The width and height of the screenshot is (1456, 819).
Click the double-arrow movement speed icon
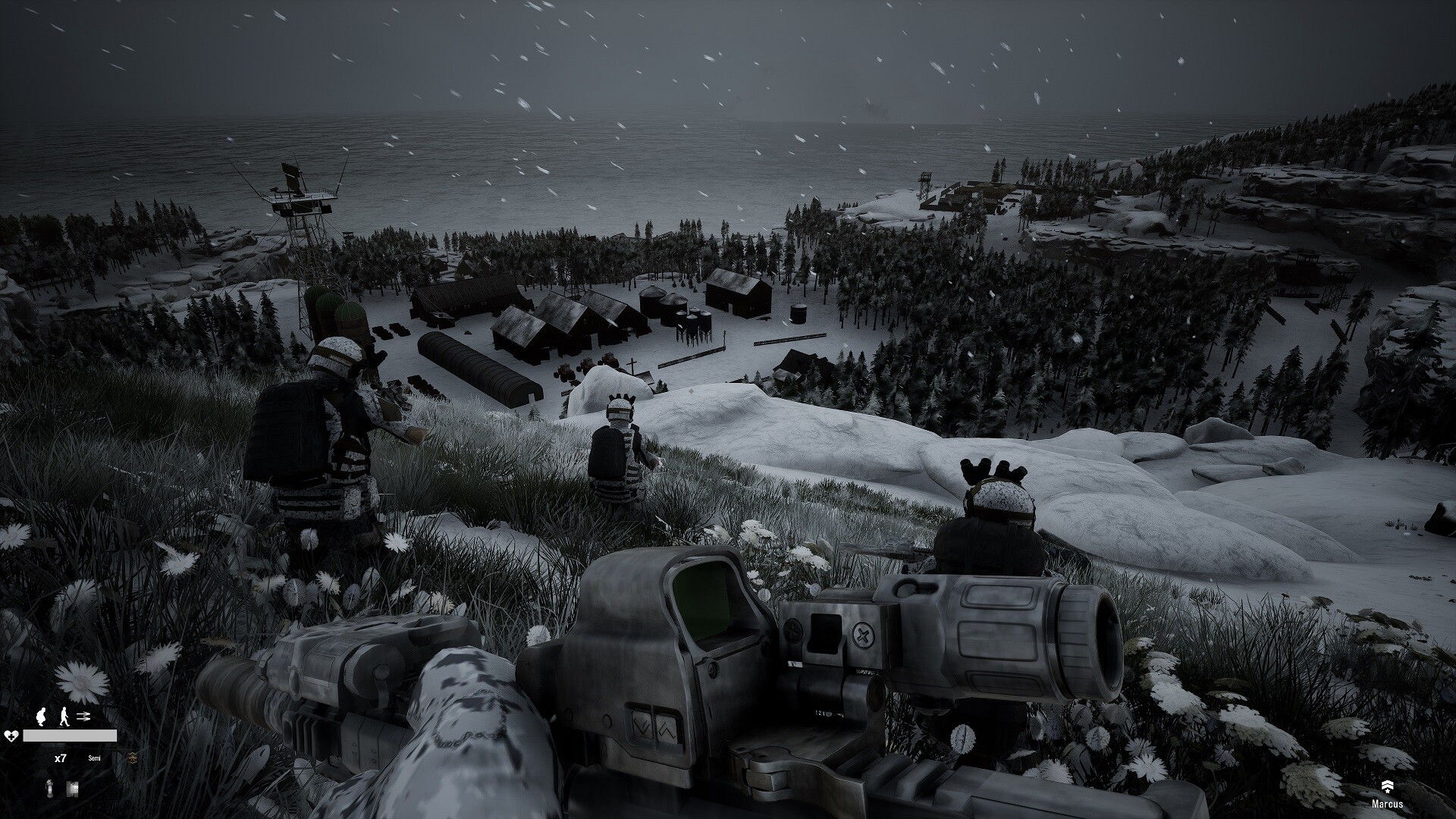point(83,715)
